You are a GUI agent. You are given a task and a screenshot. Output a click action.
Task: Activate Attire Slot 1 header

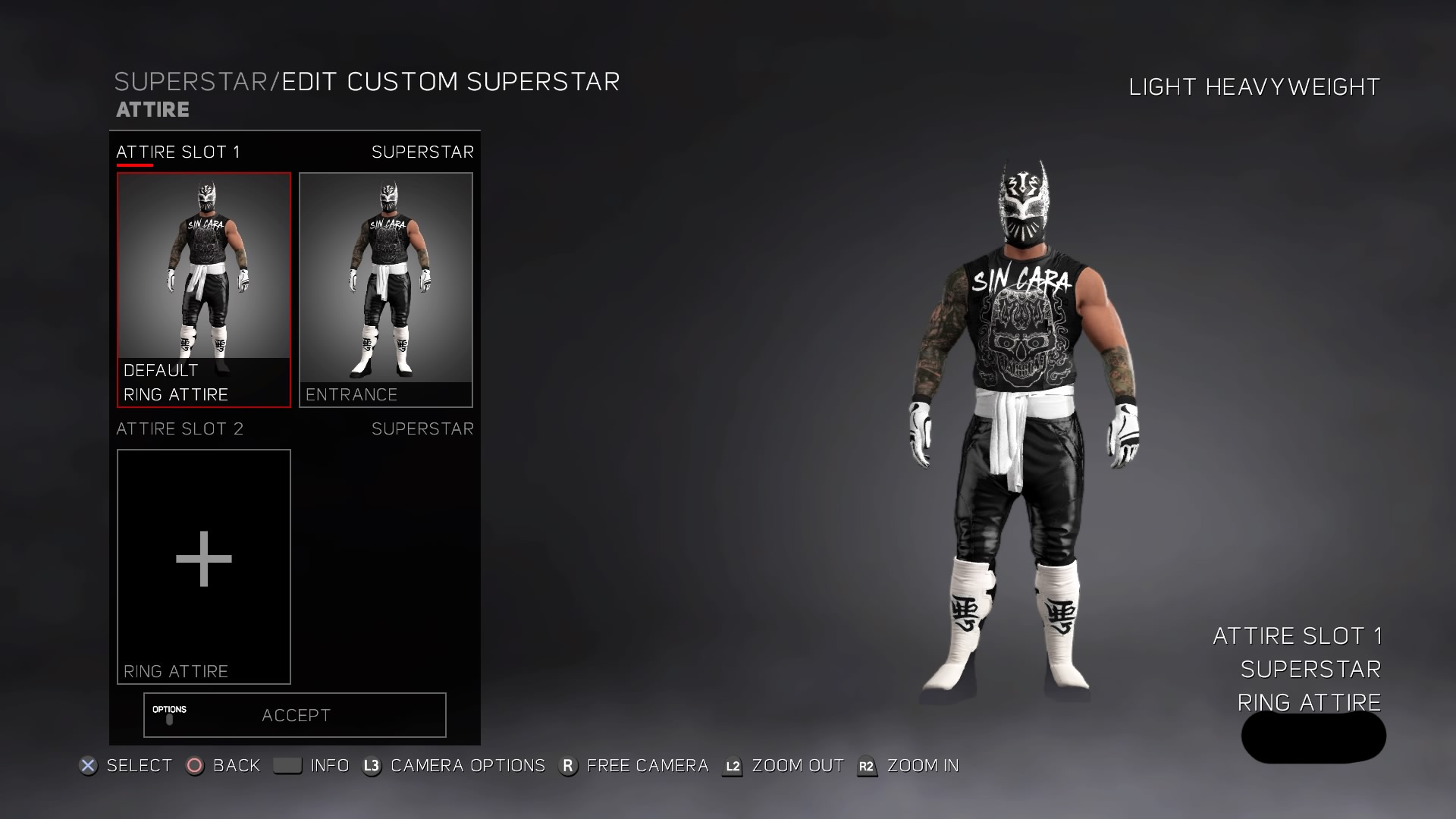(178, 152)
